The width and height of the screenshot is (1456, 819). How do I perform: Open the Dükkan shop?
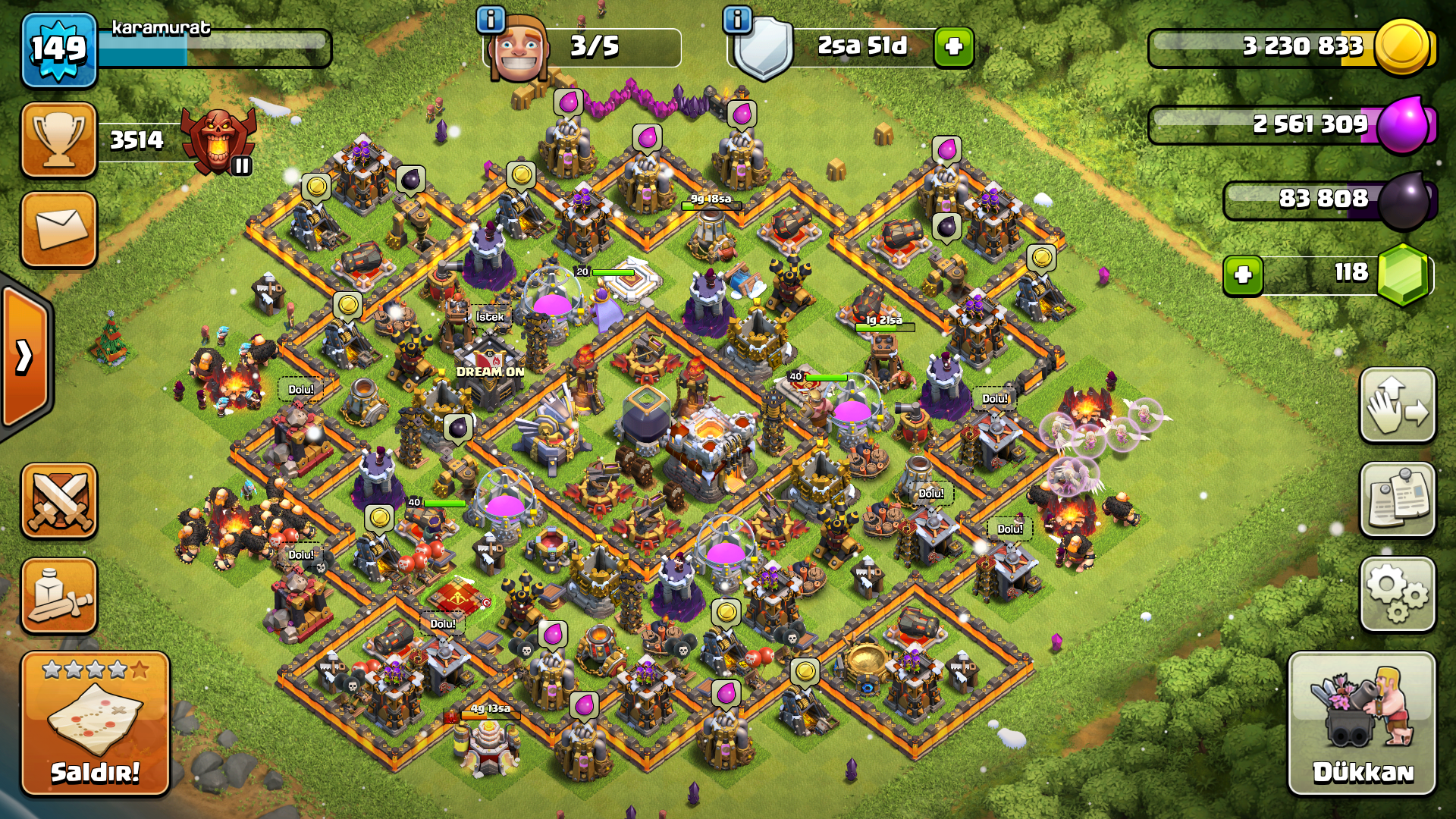(x=1362, y=723)
